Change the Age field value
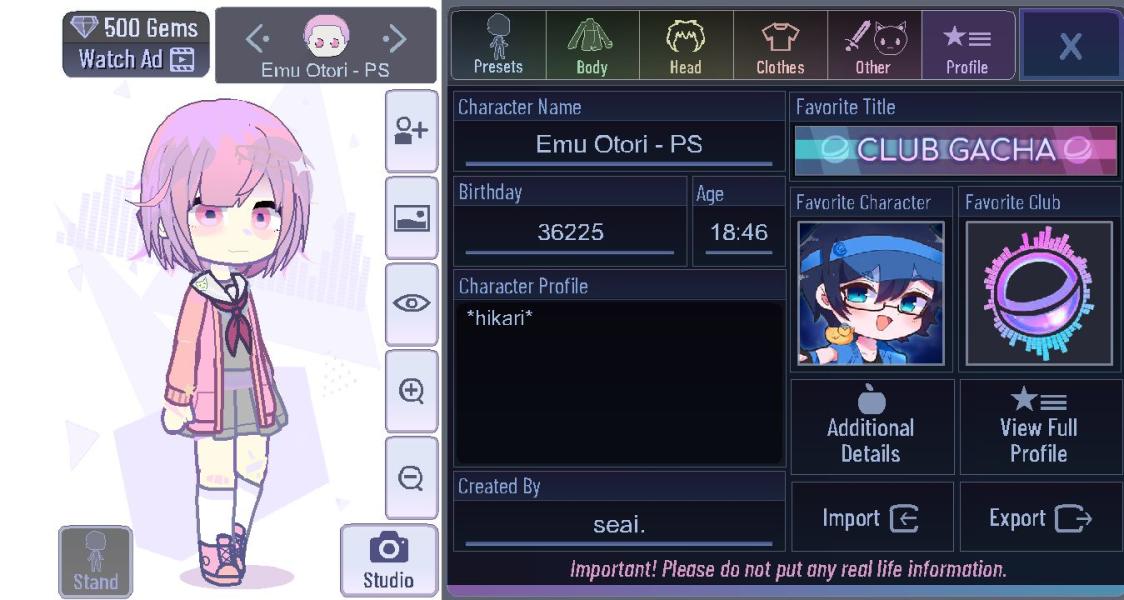The width and height of the screenshot is (1124, 600). [738, 233]
